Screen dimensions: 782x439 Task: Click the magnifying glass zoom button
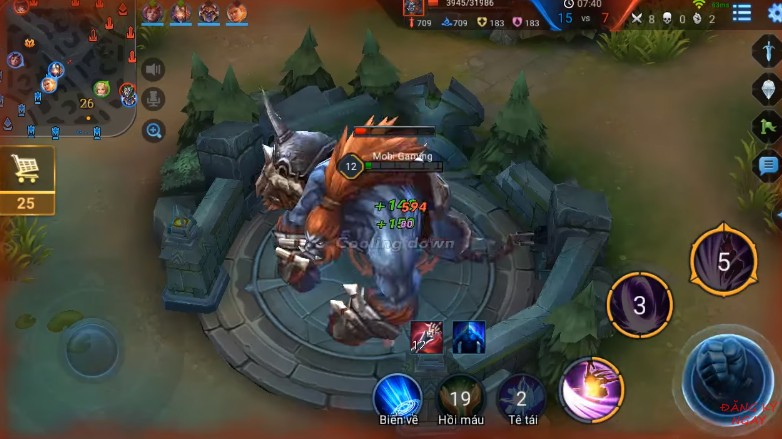[x=153, y=130]
